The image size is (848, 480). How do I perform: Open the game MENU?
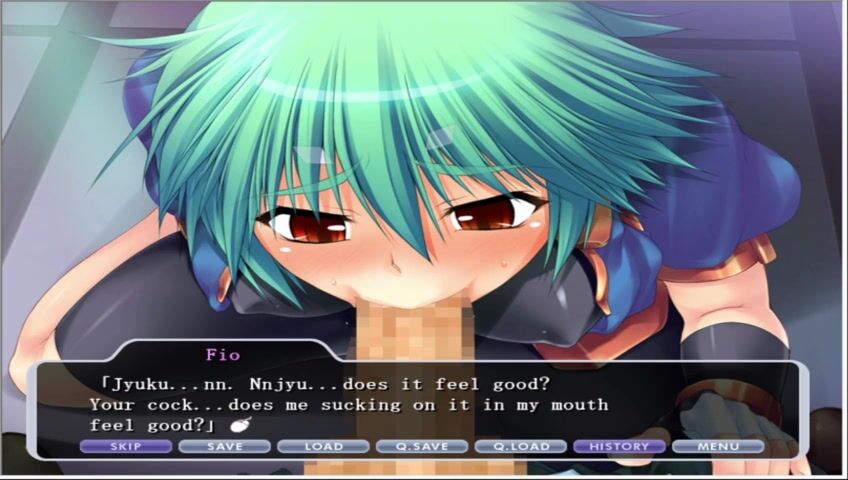tap(718, 446)
